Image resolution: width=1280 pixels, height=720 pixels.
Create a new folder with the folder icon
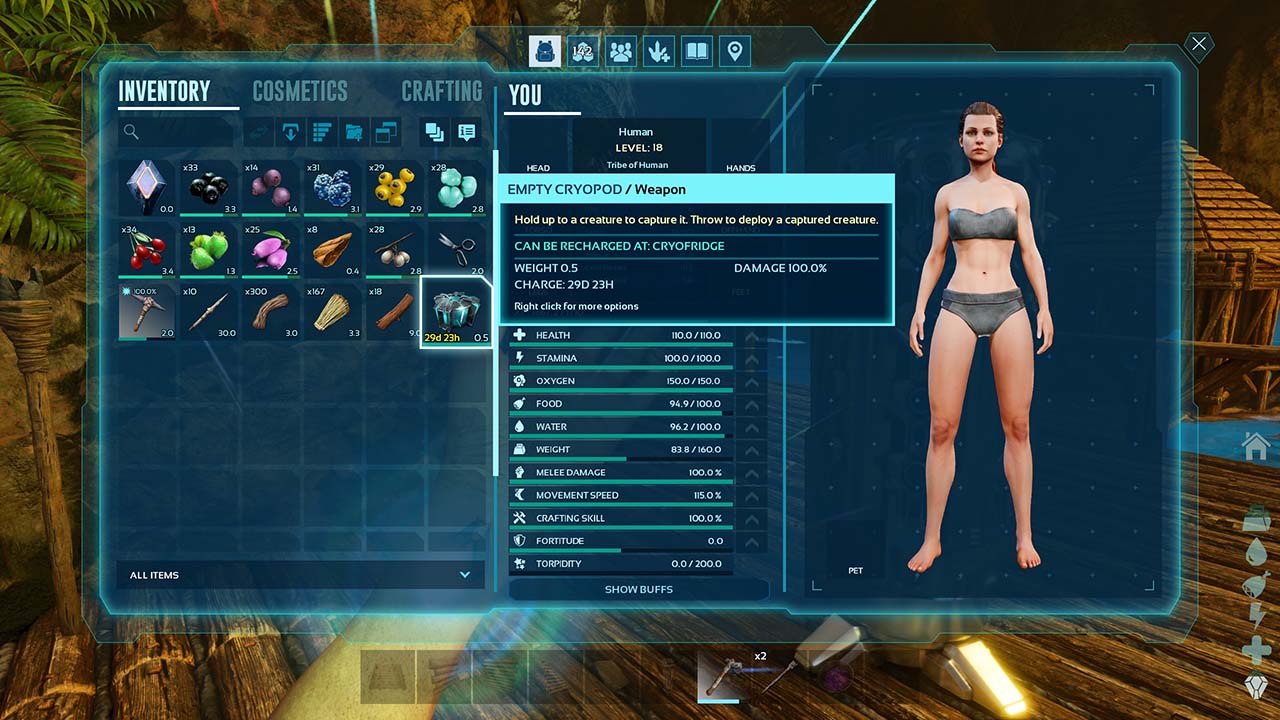(x=353, y=132)
